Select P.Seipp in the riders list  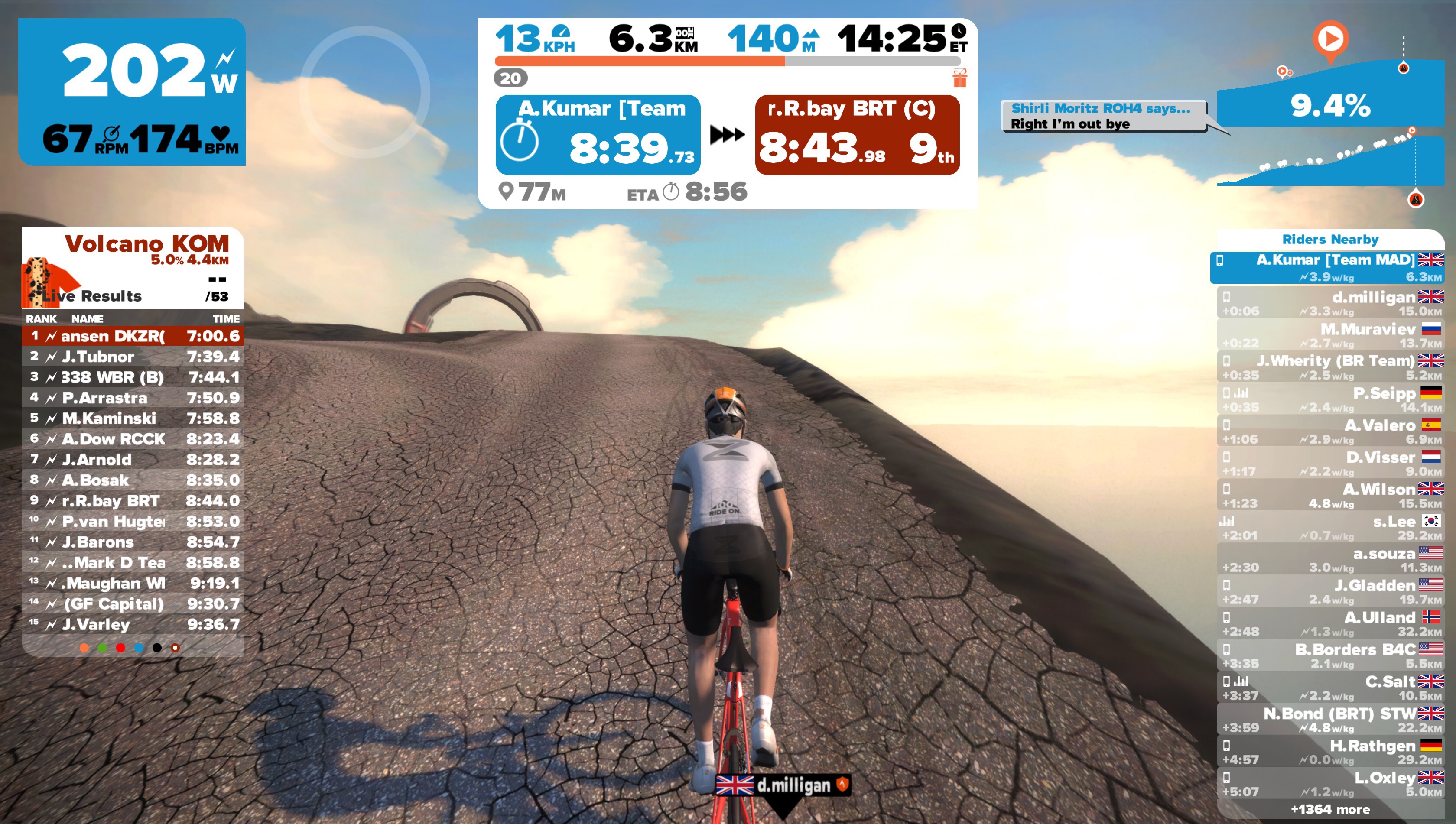[1330, 399]
